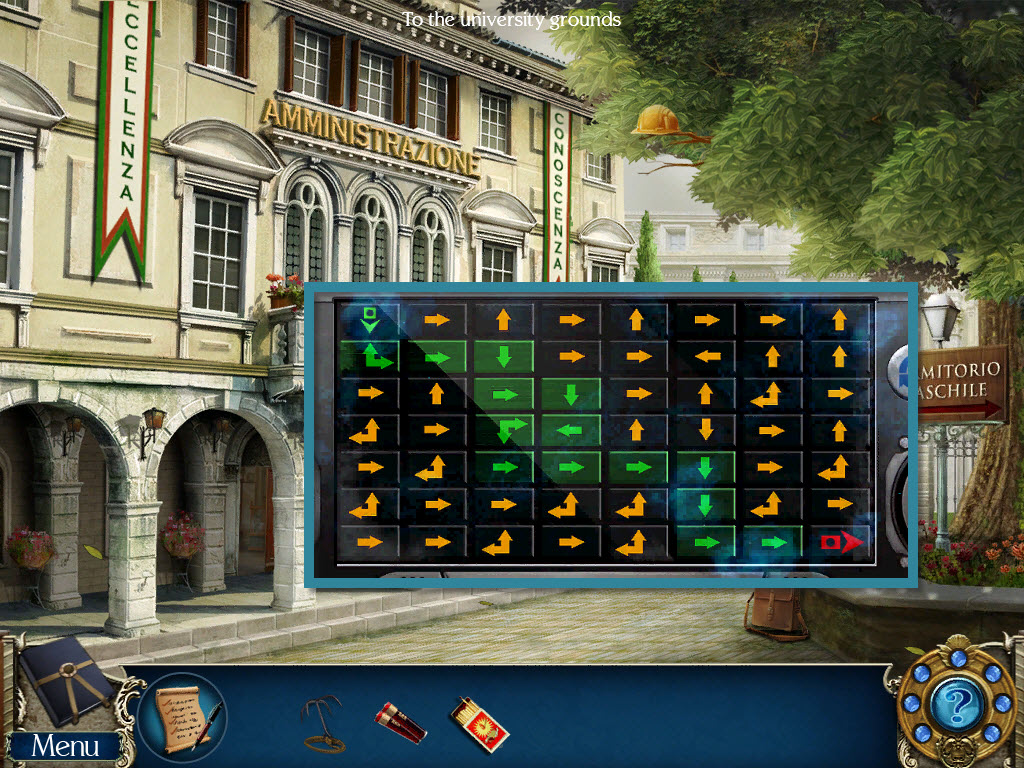Pick the red firecrackers from inventory

point(400,722)
